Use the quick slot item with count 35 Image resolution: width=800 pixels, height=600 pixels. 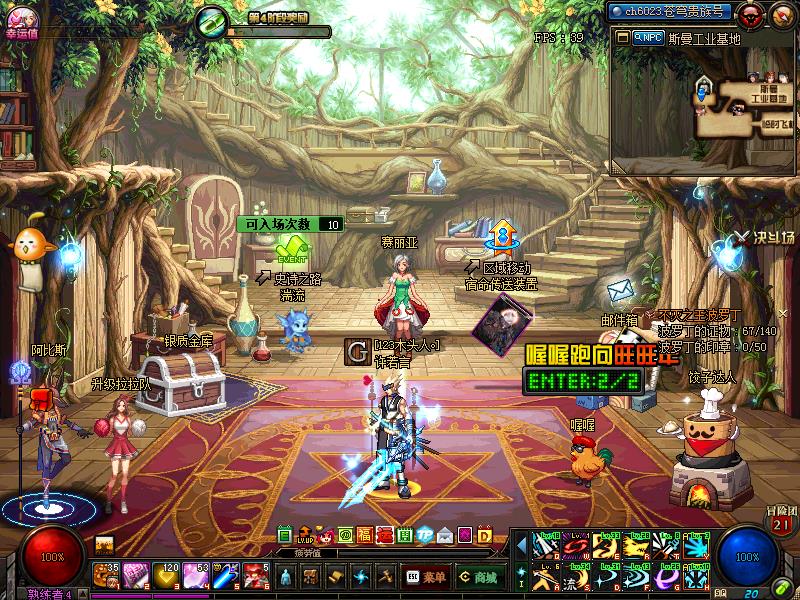105,575
